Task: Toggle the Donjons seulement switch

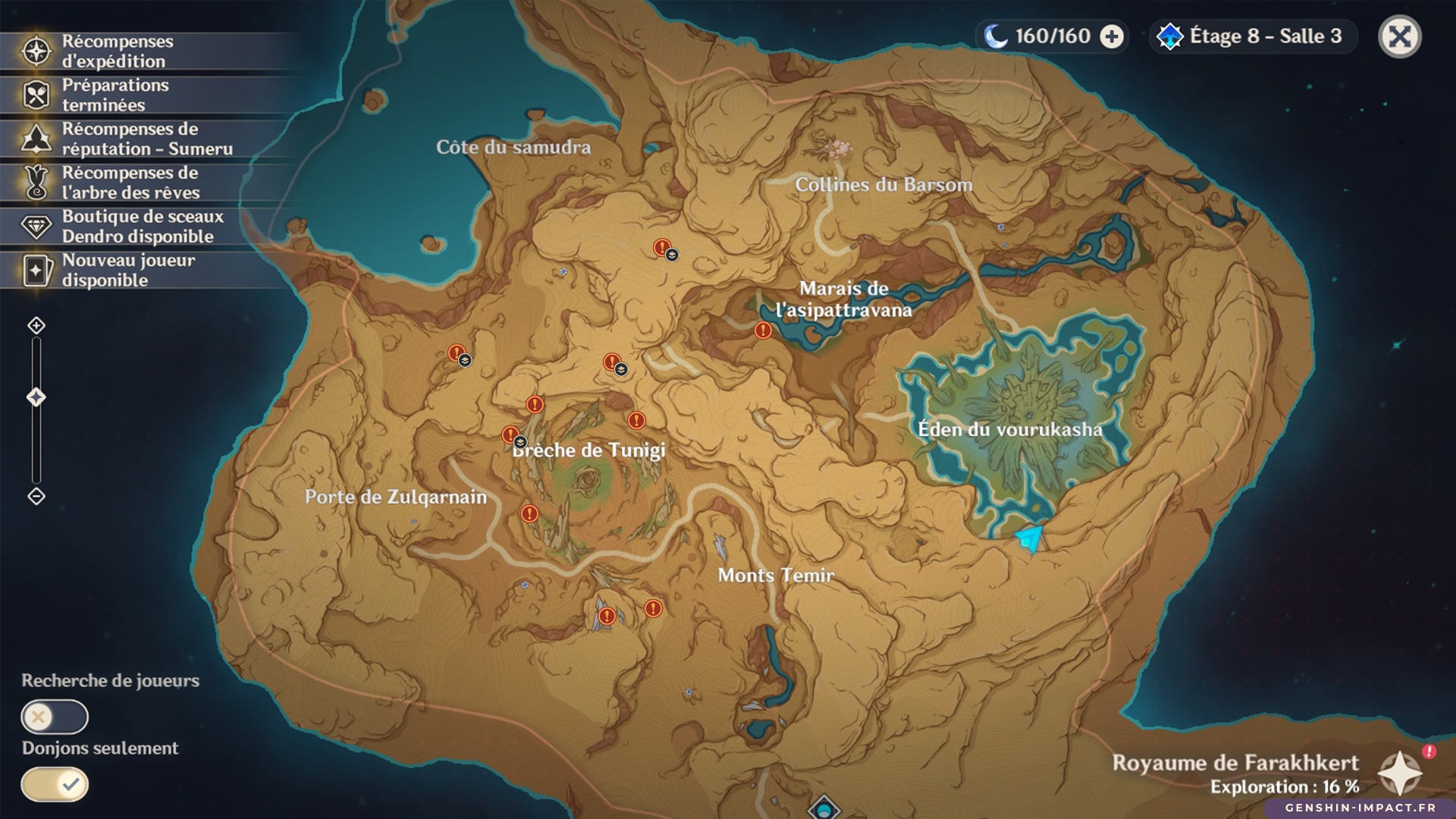Action: tap(55, 784)
